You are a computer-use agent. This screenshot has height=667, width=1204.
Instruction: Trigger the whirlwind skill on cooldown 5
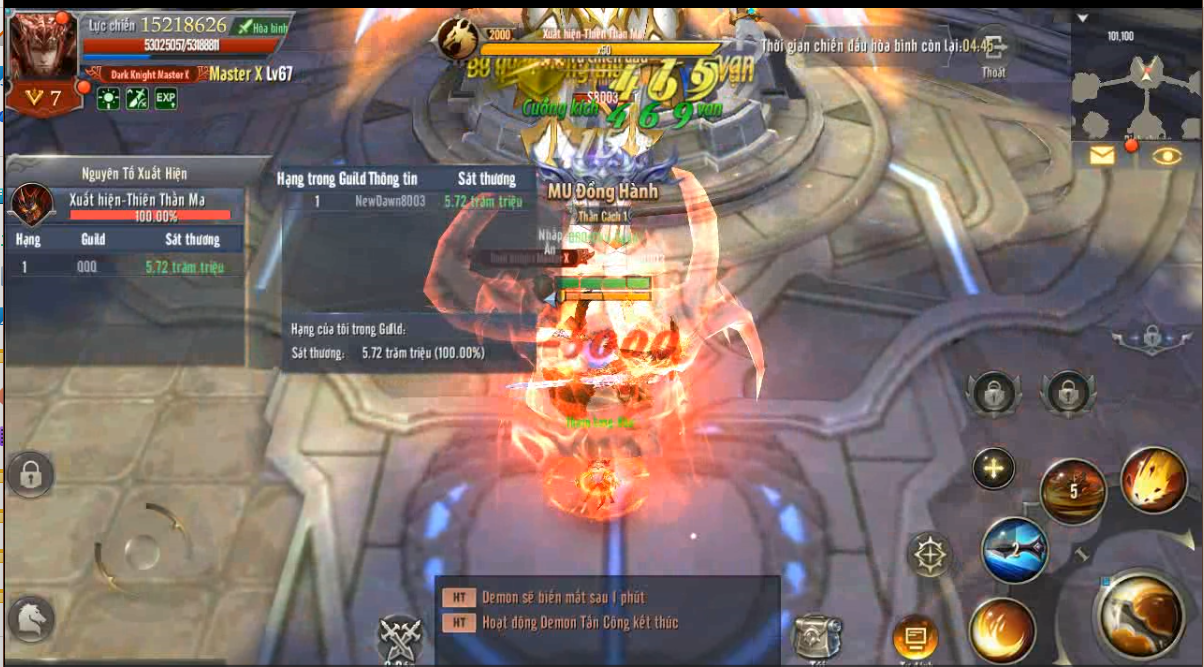pyautogui.click(x=1073, y=492)
